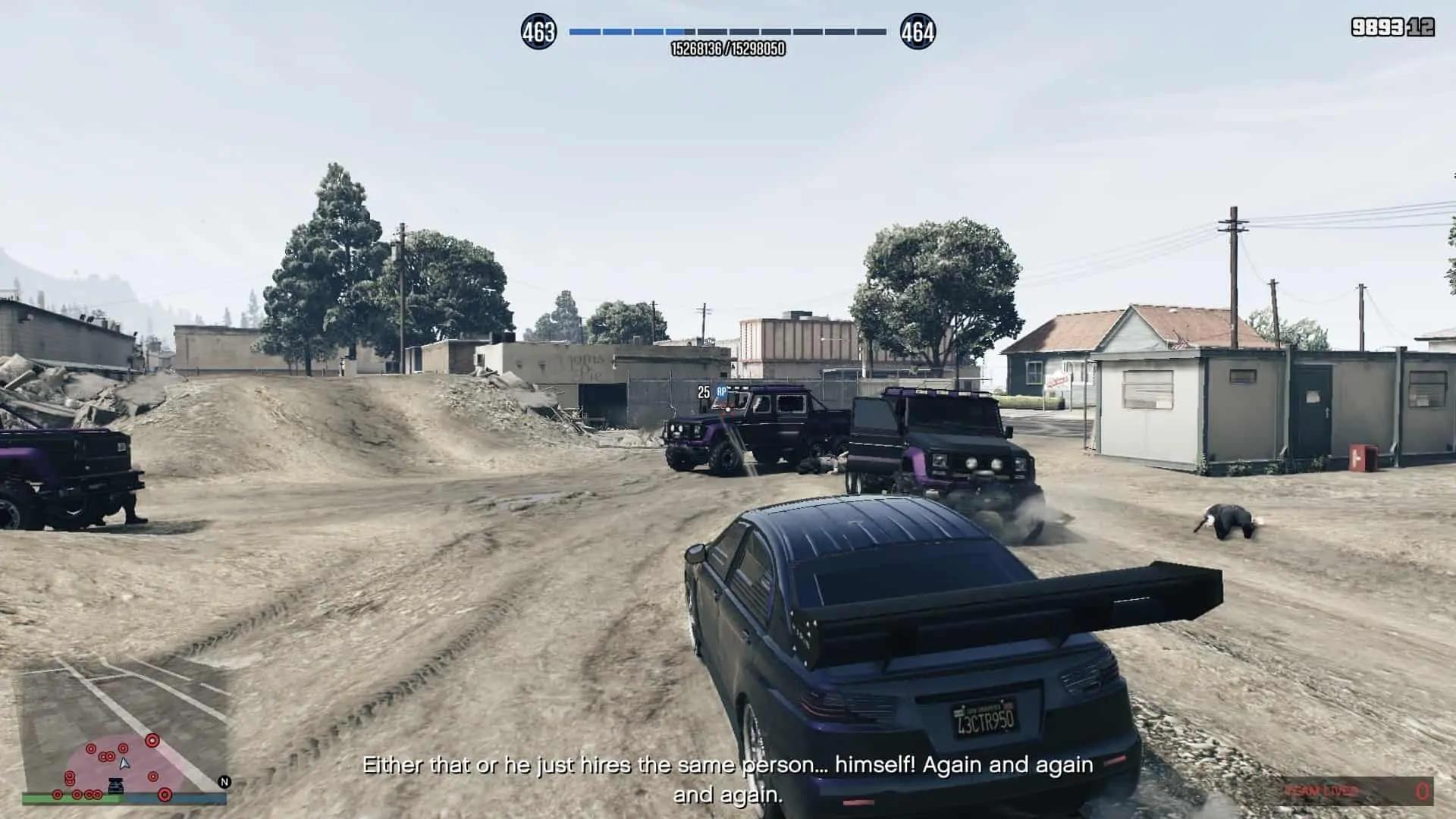This screenshot has width=1456, height=819.
Task: Toggle the enemy blip inside the pink zone
Action: click(152, 777)
